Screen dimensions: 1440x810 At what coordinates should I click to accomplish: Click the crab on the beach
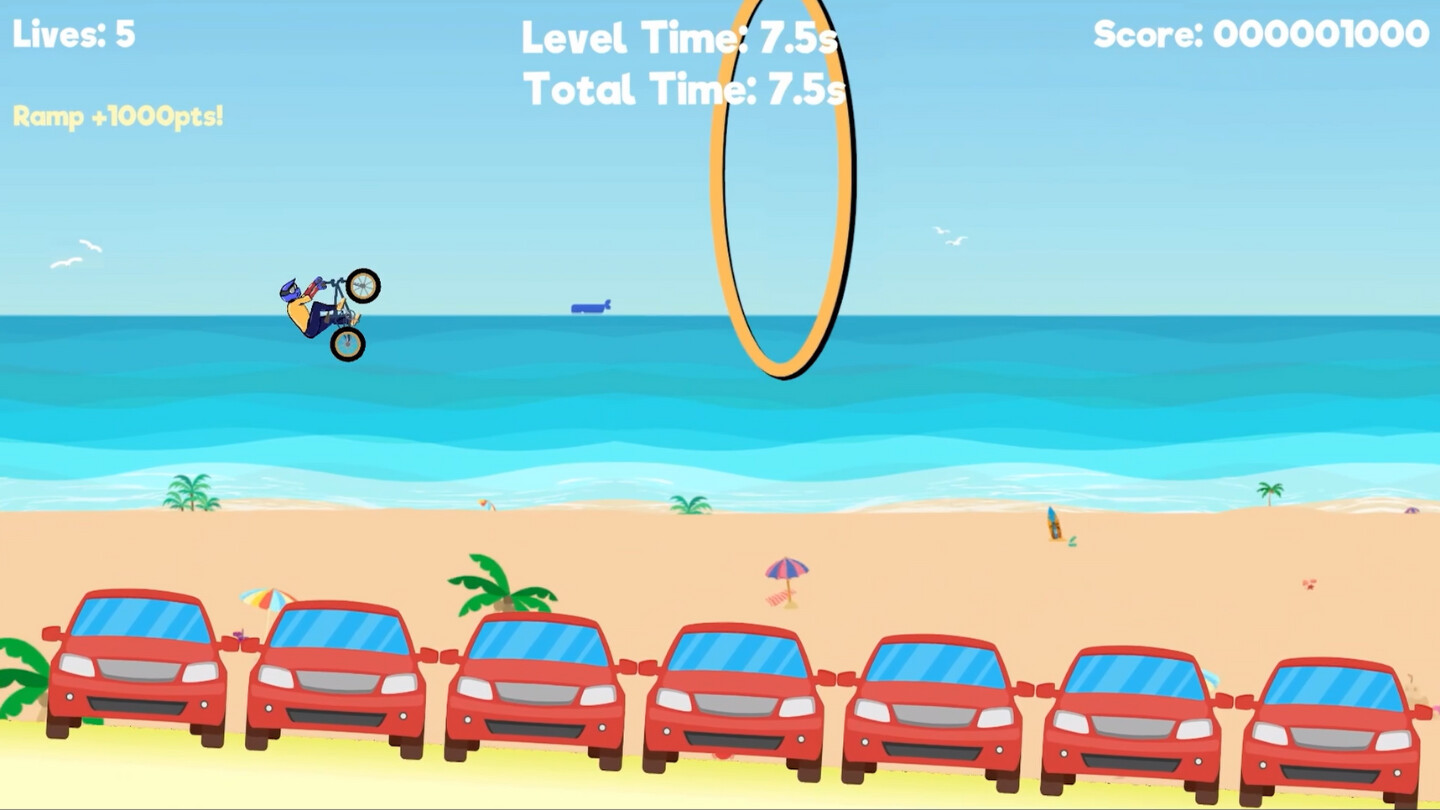[1310, 583]
